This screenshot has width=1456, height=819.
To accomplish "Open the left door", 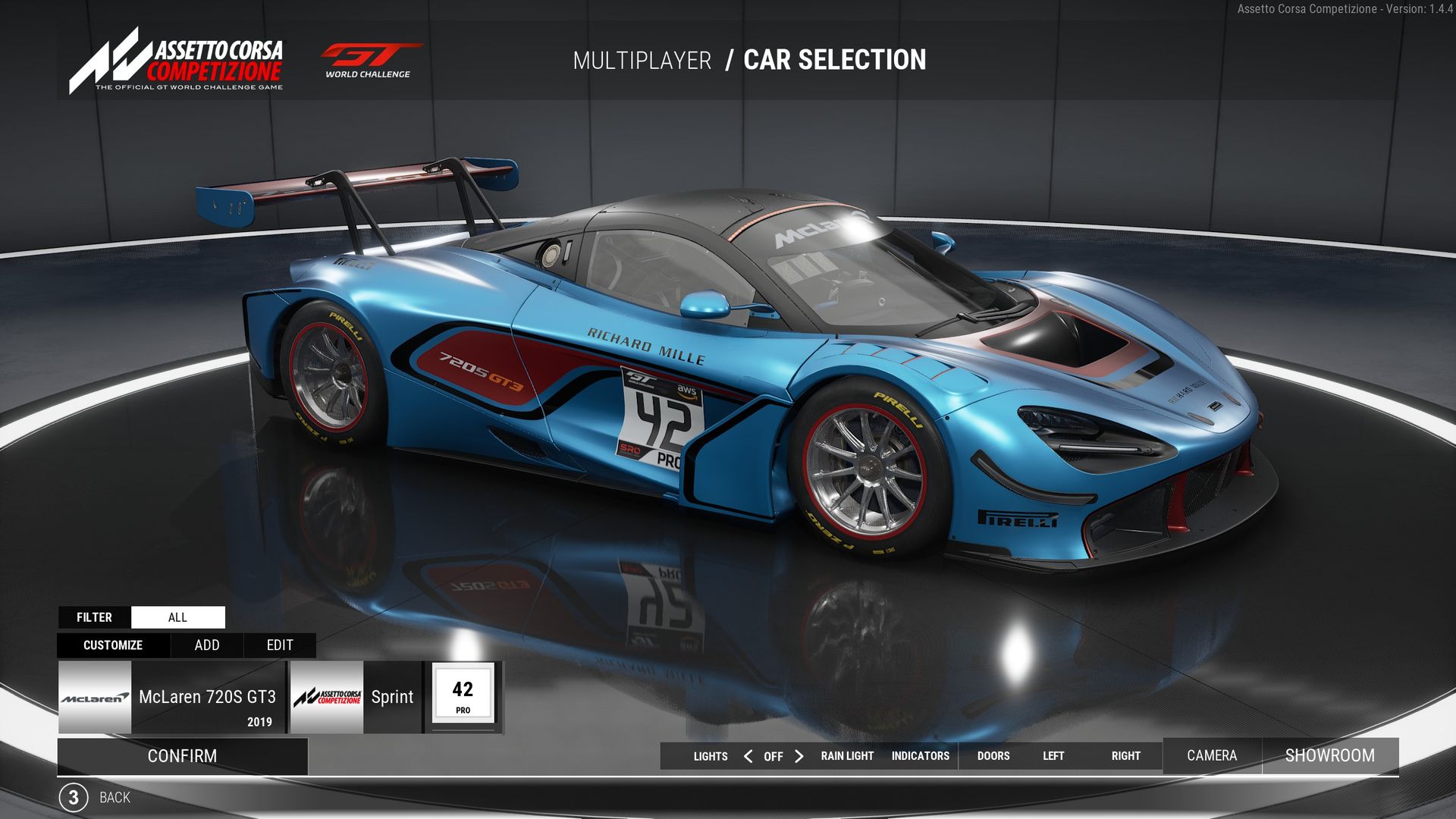I will click(x=1053, y=756).
